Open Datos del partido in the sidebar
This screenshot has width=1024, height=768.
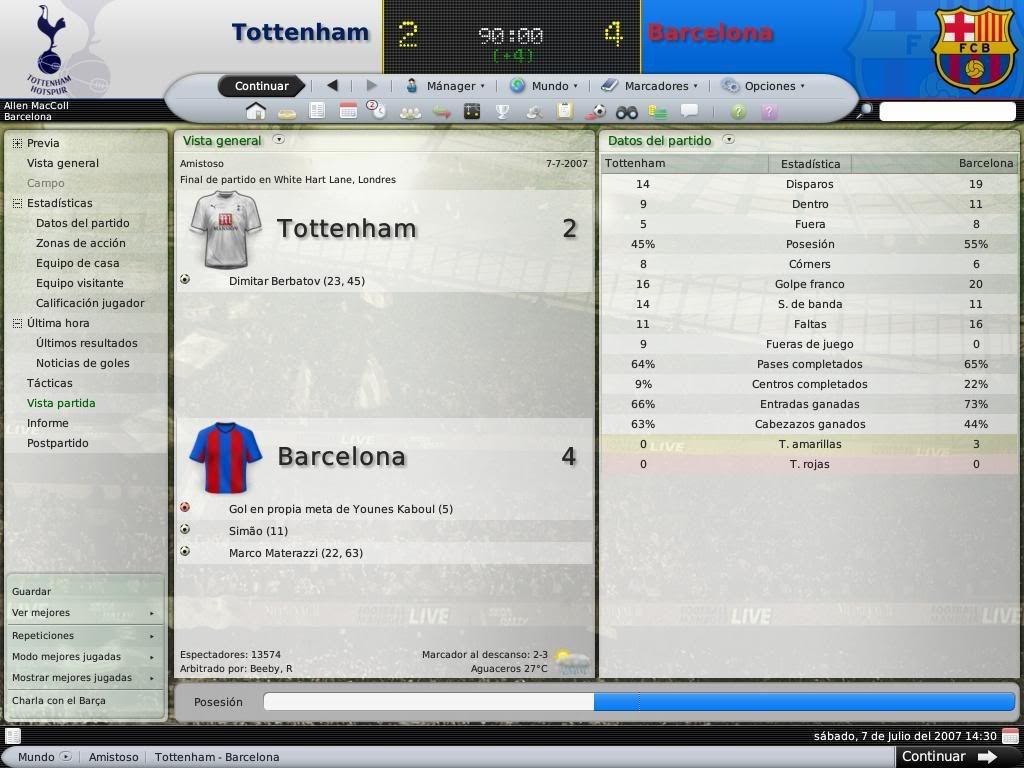click(x=83, y=223)
